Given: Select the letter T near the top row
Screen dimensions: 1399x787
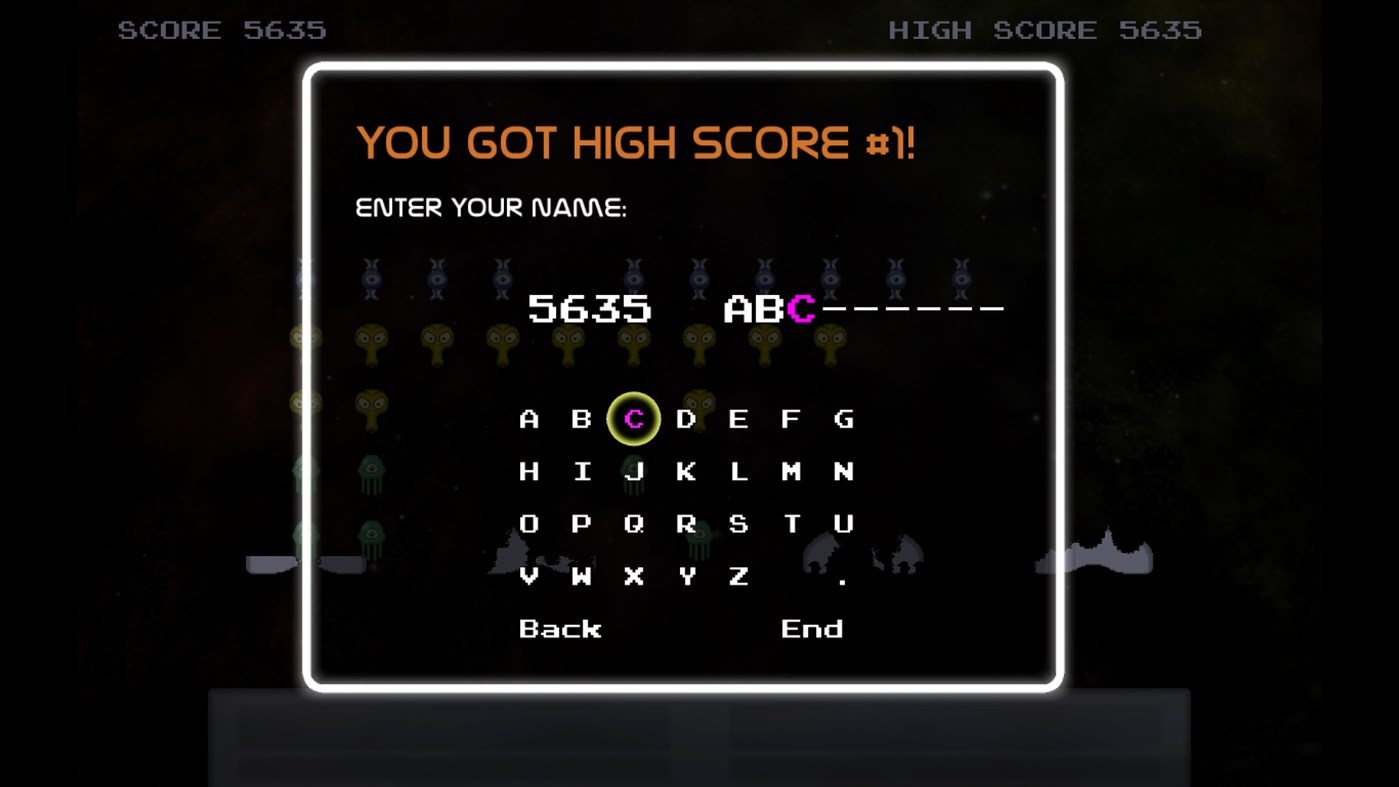Looking at the screenshot, I should pyautogui.click(x=792, y=523).
